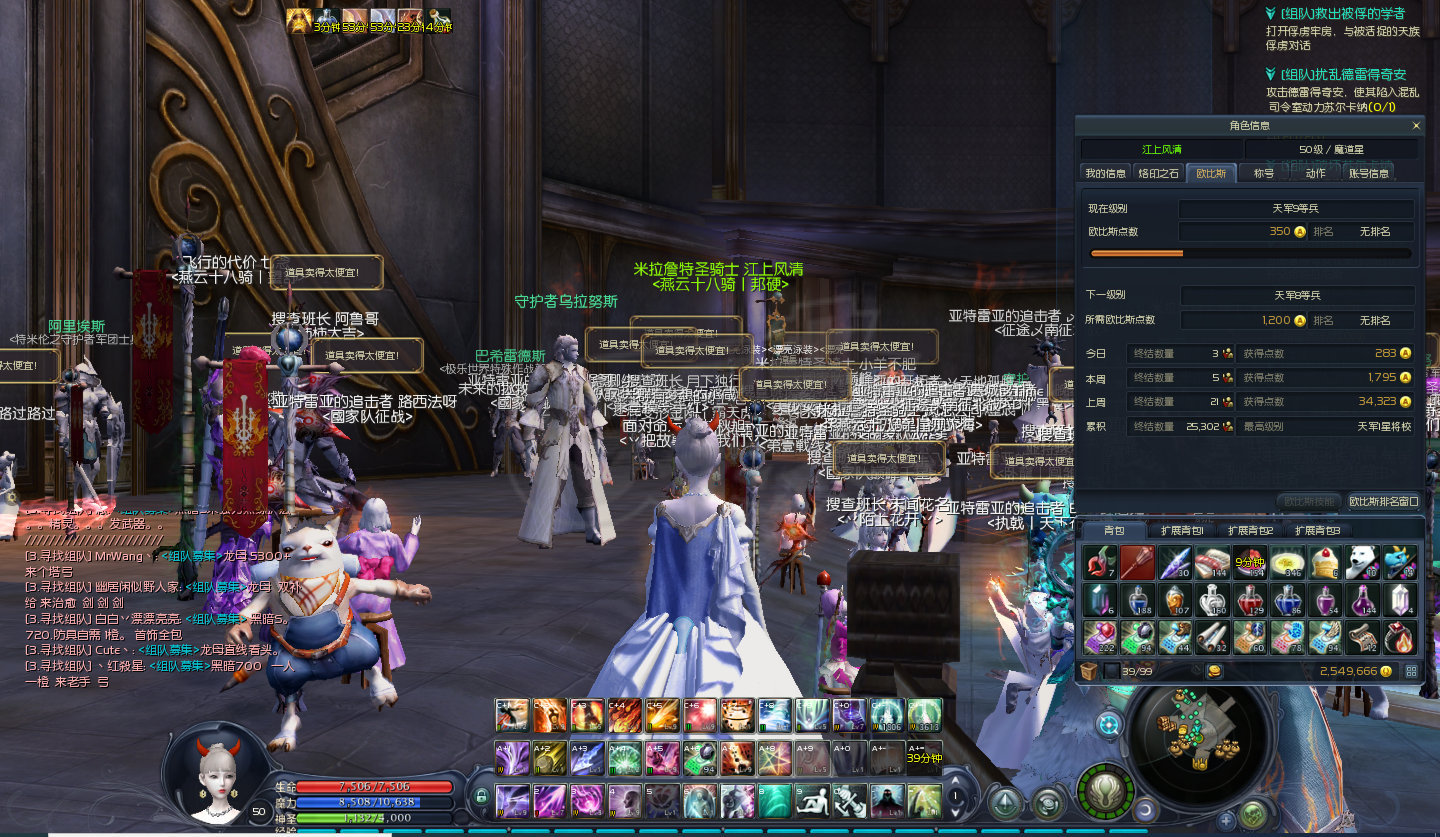
Task: Select the strawberry cake slice in the bag
Action: click(1324, 562)
